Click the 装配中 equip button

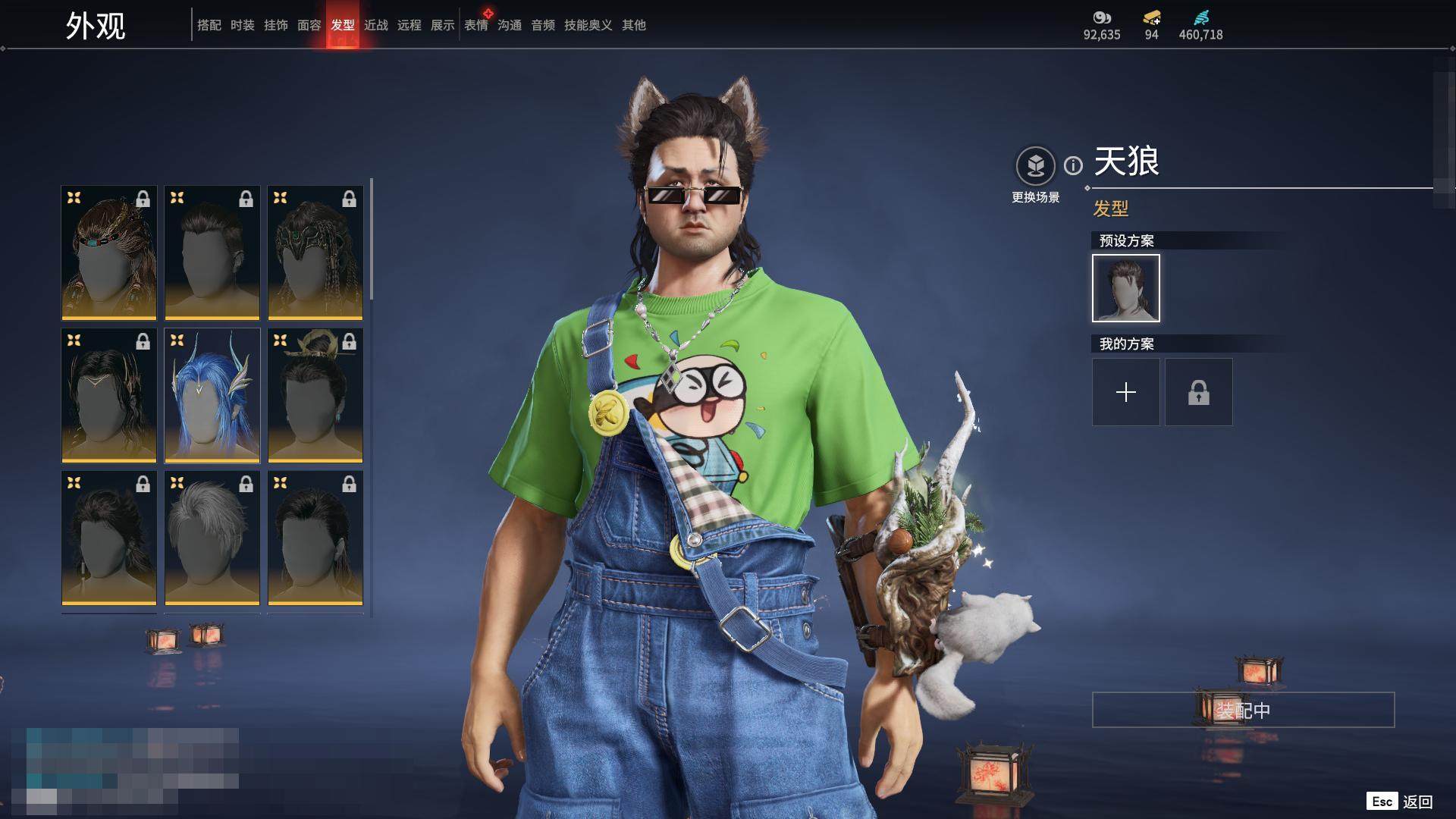[1243, 710]
